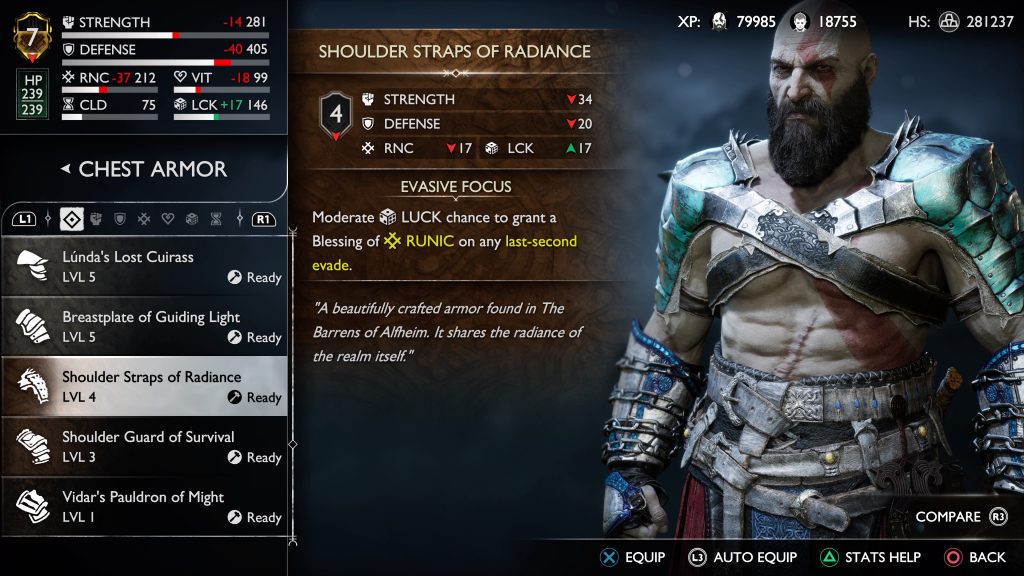The image size is (1024, 576).
Task: Filter armor by Defense shield icon
Action: [120, 218]
